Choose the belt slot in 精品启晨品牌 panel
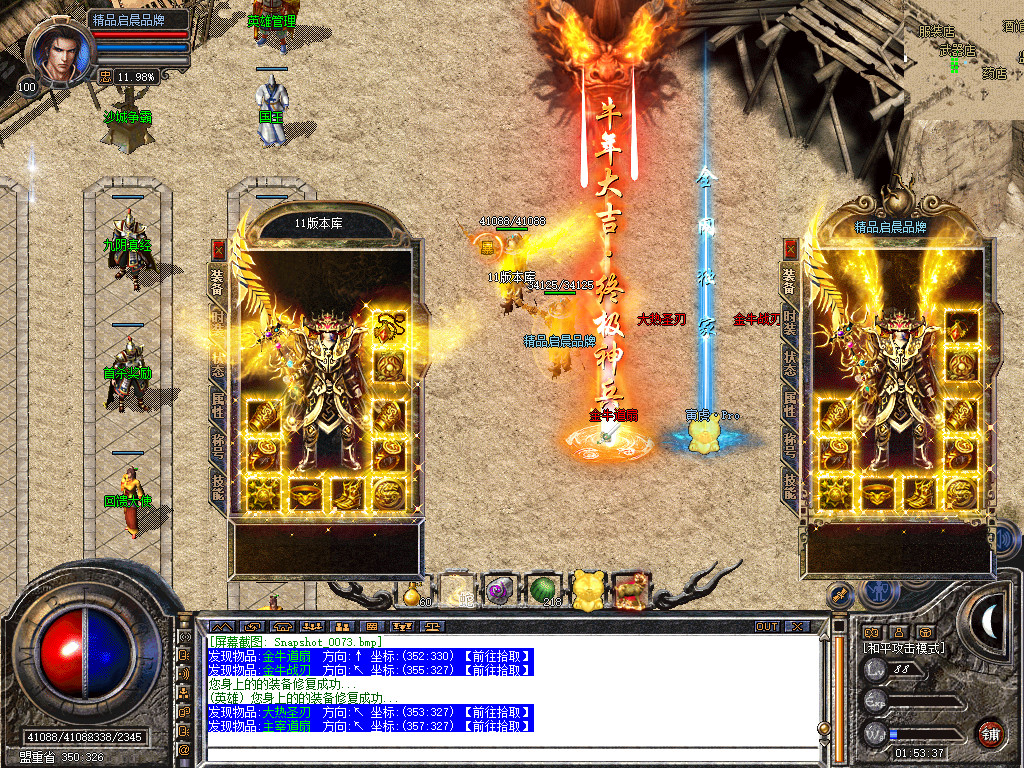This screenshot has width=1024, height=768. coord(879,493)
